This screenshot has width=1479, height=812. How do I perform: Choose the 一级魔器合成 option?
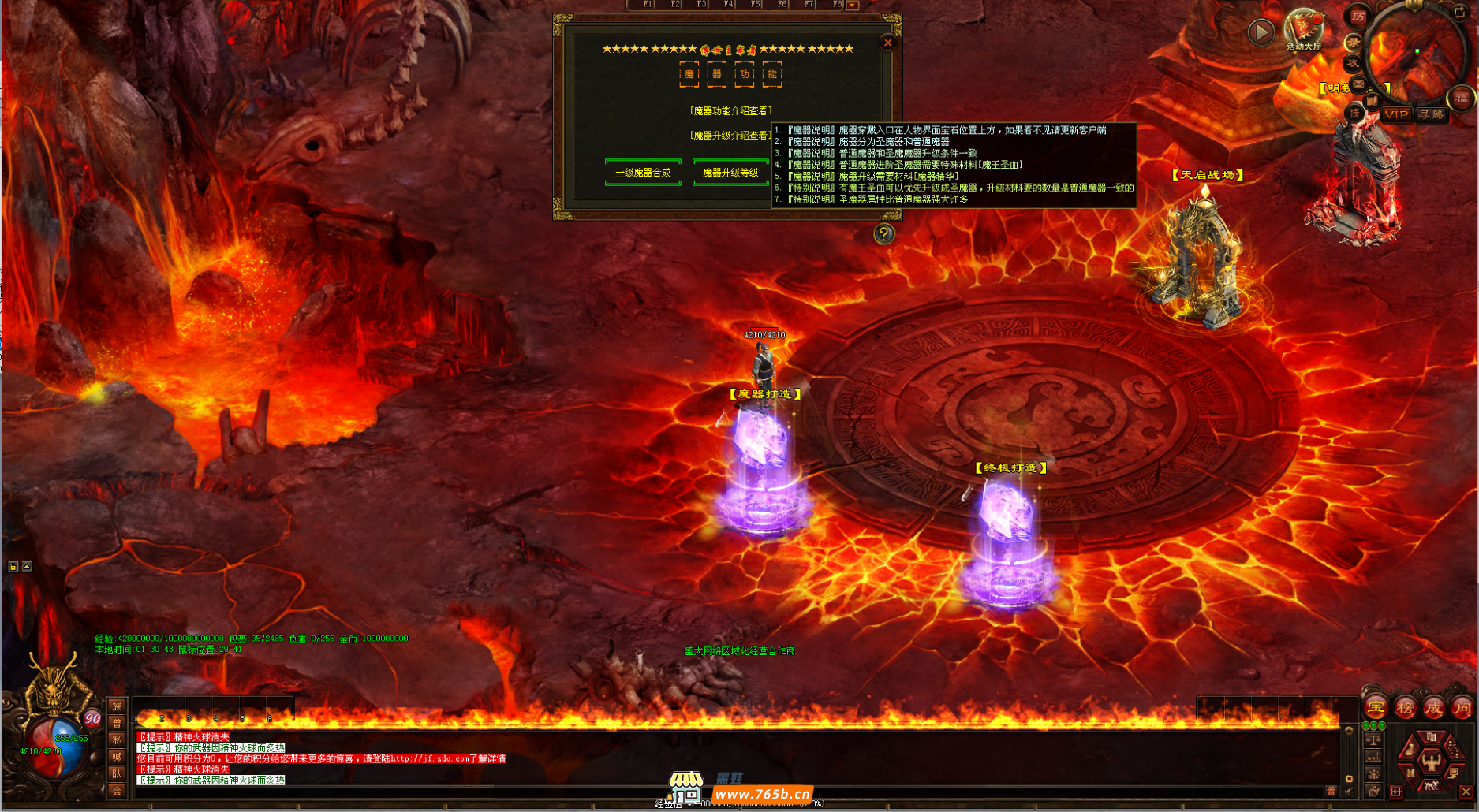pyautogui.click(x=643, y=173)
